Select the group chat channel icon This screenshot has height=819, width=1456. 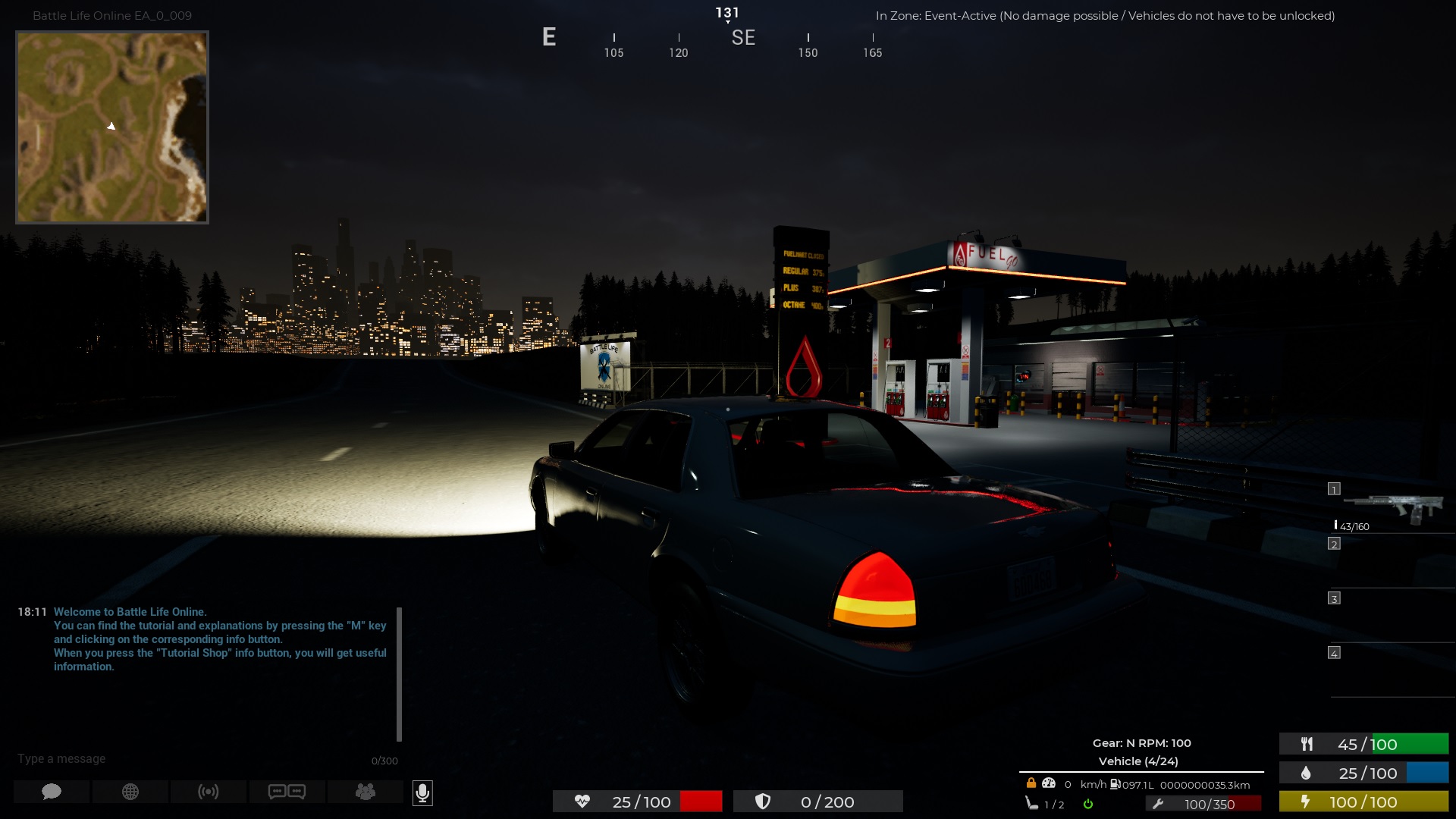coord(366,792)
